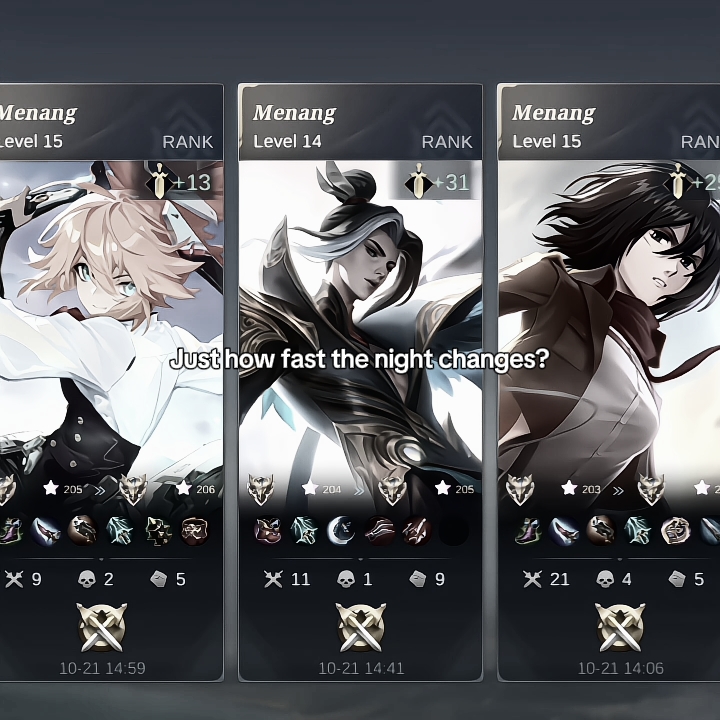Inspect the crescent moon item icon
This screenshot has width=720, height=720.
pyautogui.click(x=341, y=530)
